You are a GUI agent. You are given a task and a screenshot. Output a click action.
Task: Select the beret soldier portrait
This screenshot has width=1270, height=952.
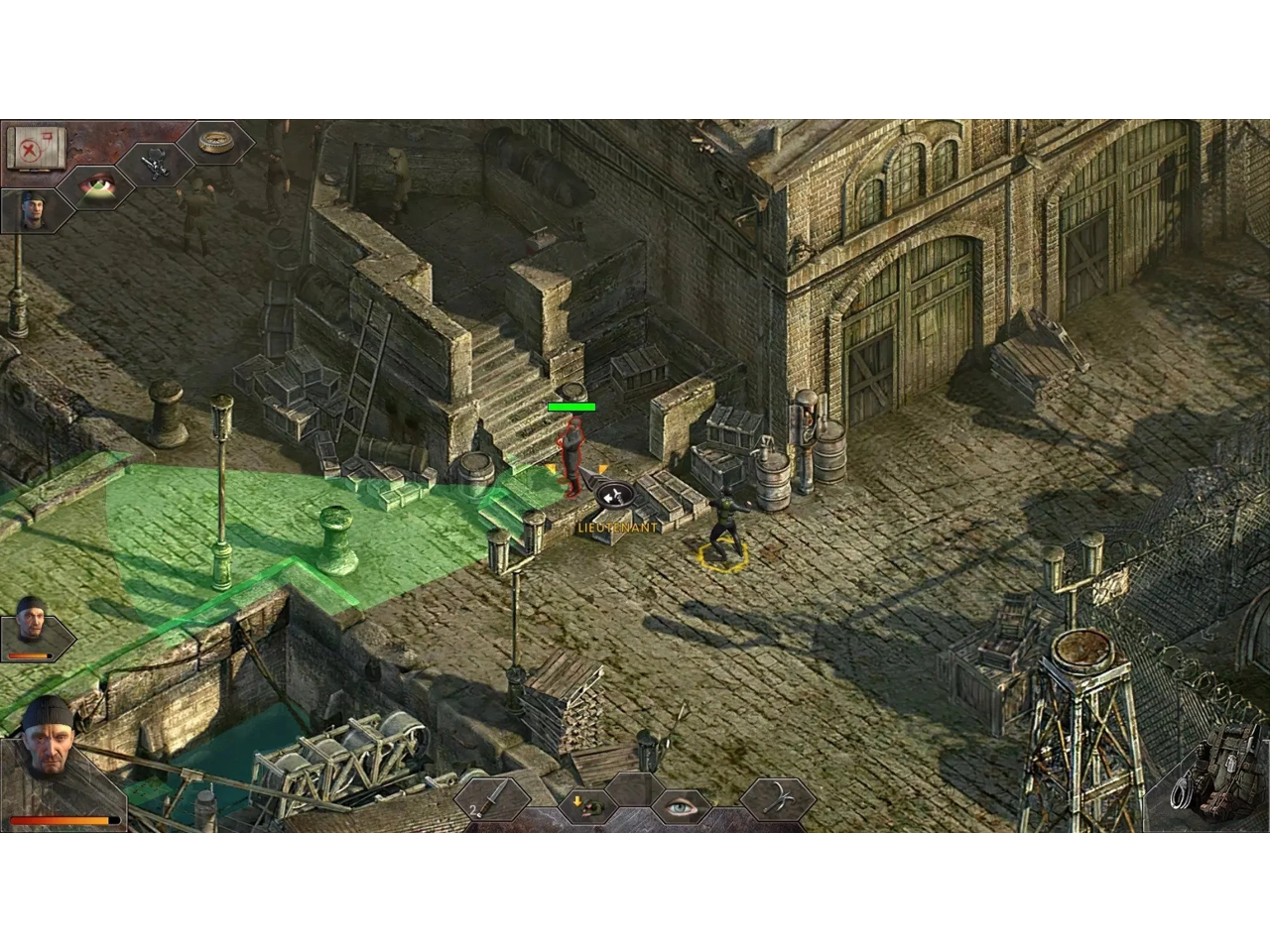click(x=36, y=209)
